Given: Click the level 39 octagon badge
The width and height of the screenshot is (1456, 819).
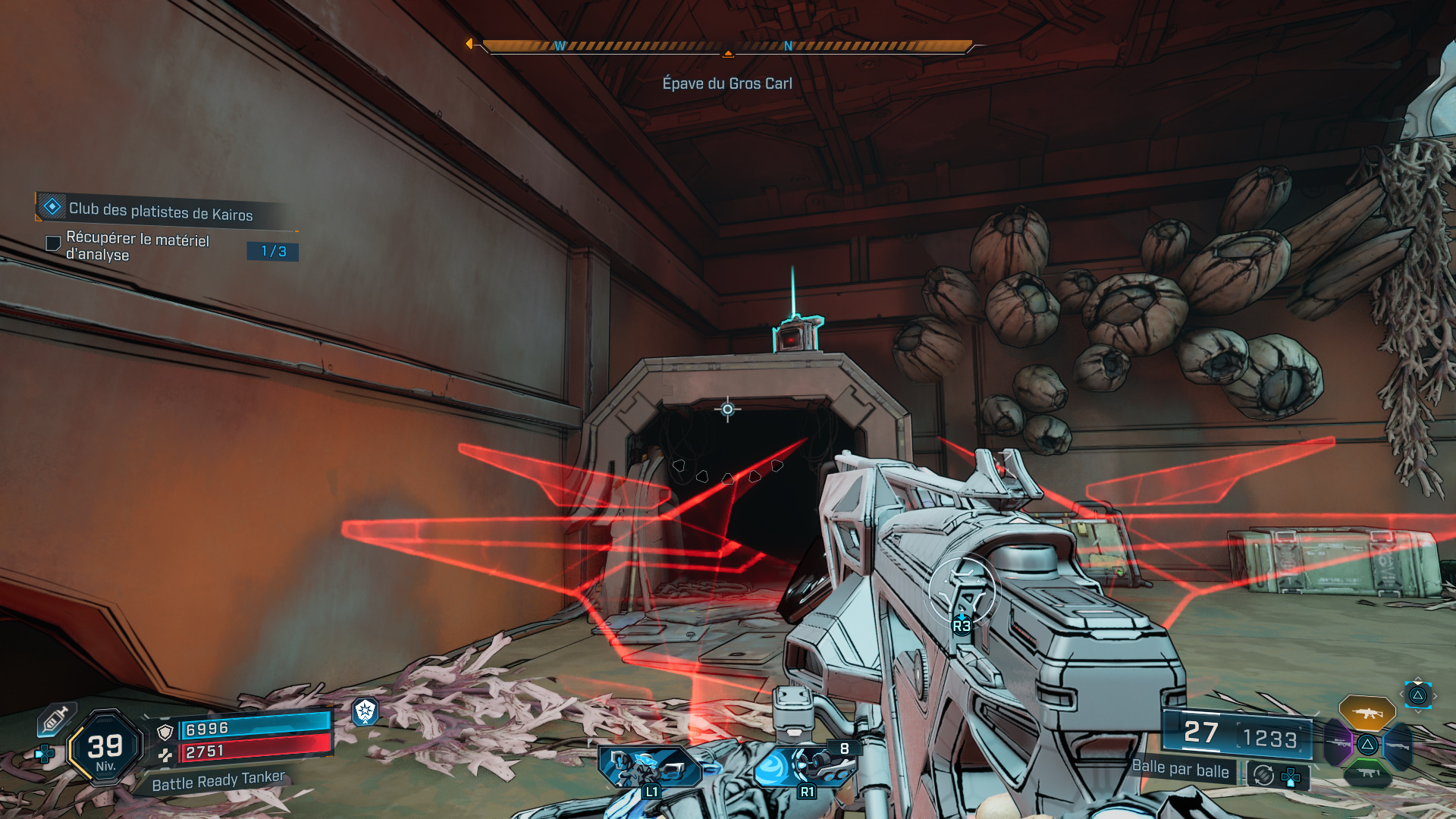Looking at the screenshot, I should pyautogui.click(x=105, y=748).
